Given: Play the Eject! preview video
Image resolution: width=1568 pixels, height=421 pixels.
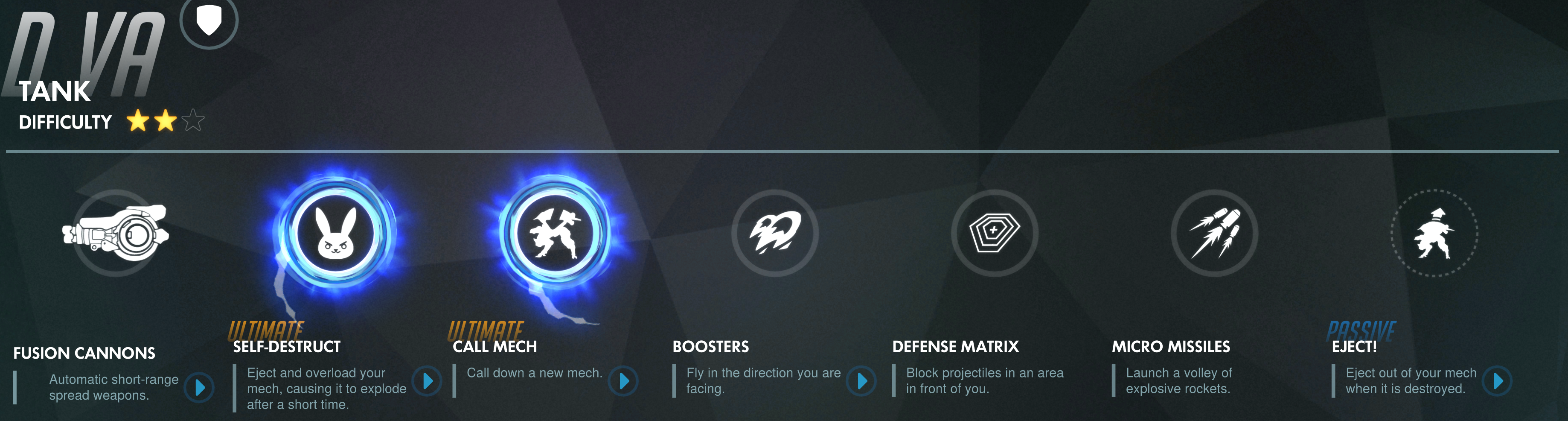Looking at the screenshot, I should point(1498,381).
